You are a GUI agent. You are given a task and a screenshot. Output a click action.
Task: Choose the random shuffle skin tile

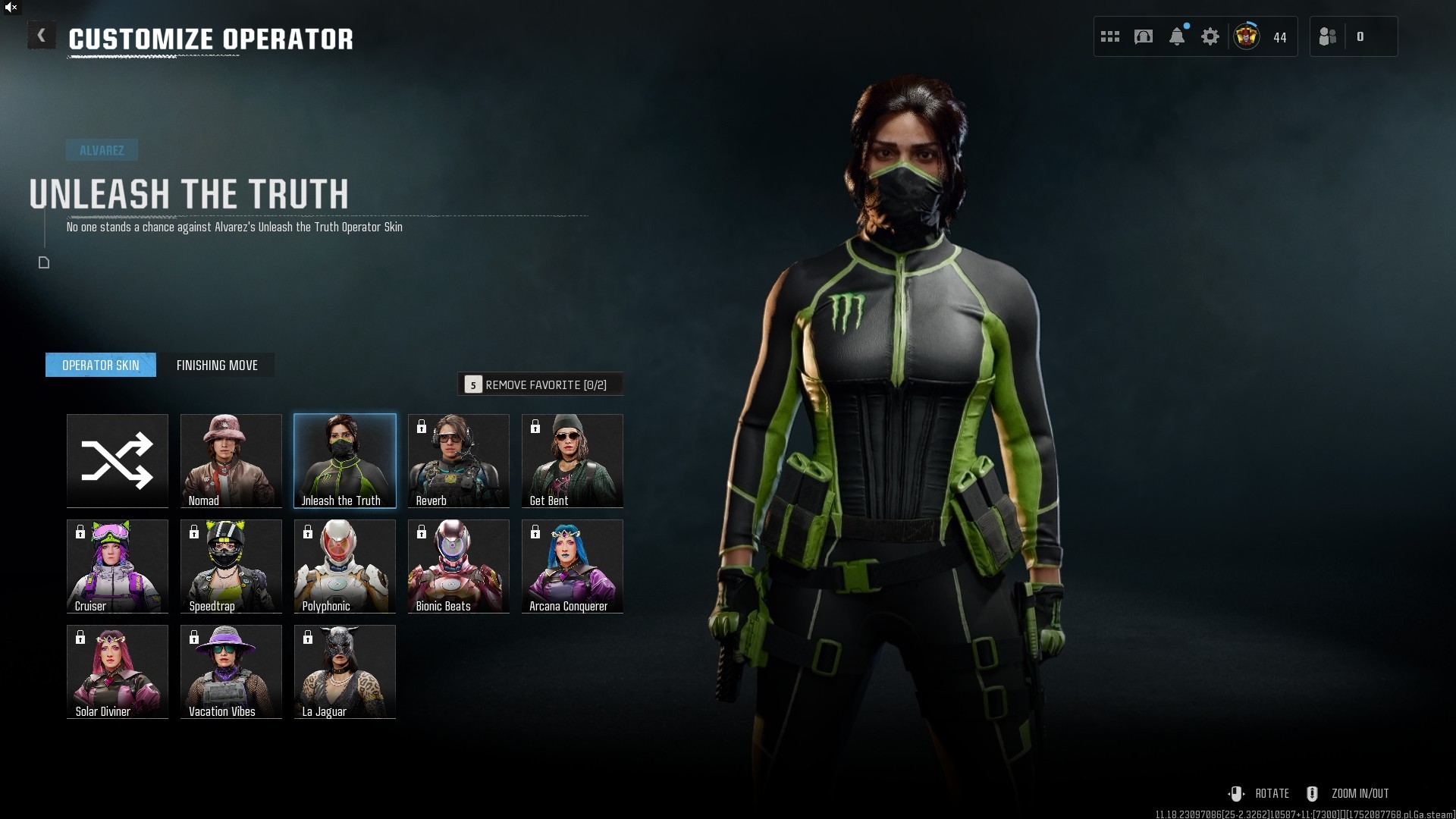pyautogui.click(x=118, y=460)
